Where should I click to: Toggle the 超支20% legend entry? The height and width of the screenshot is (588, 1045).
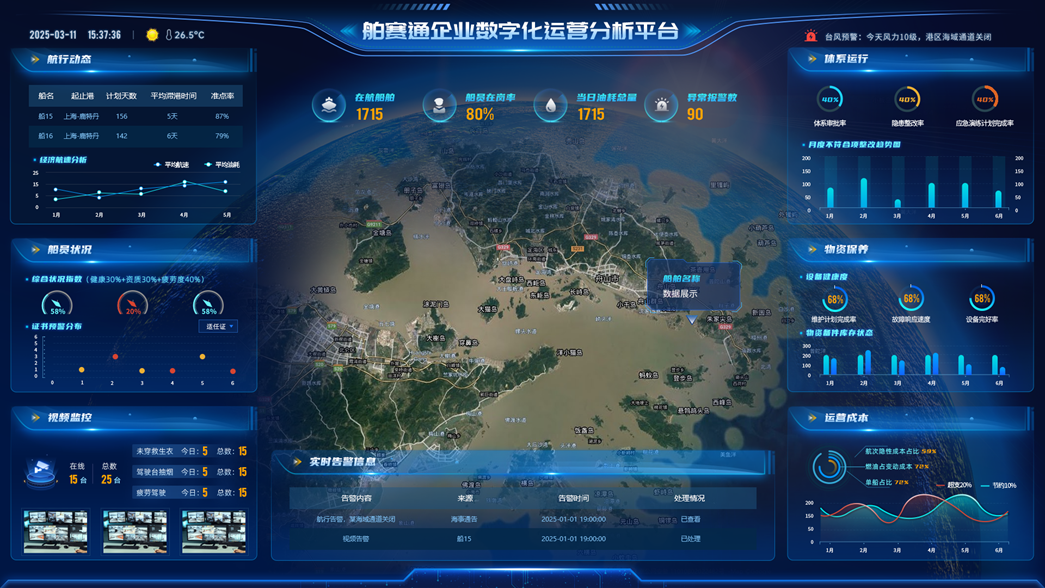click(954, 485)
